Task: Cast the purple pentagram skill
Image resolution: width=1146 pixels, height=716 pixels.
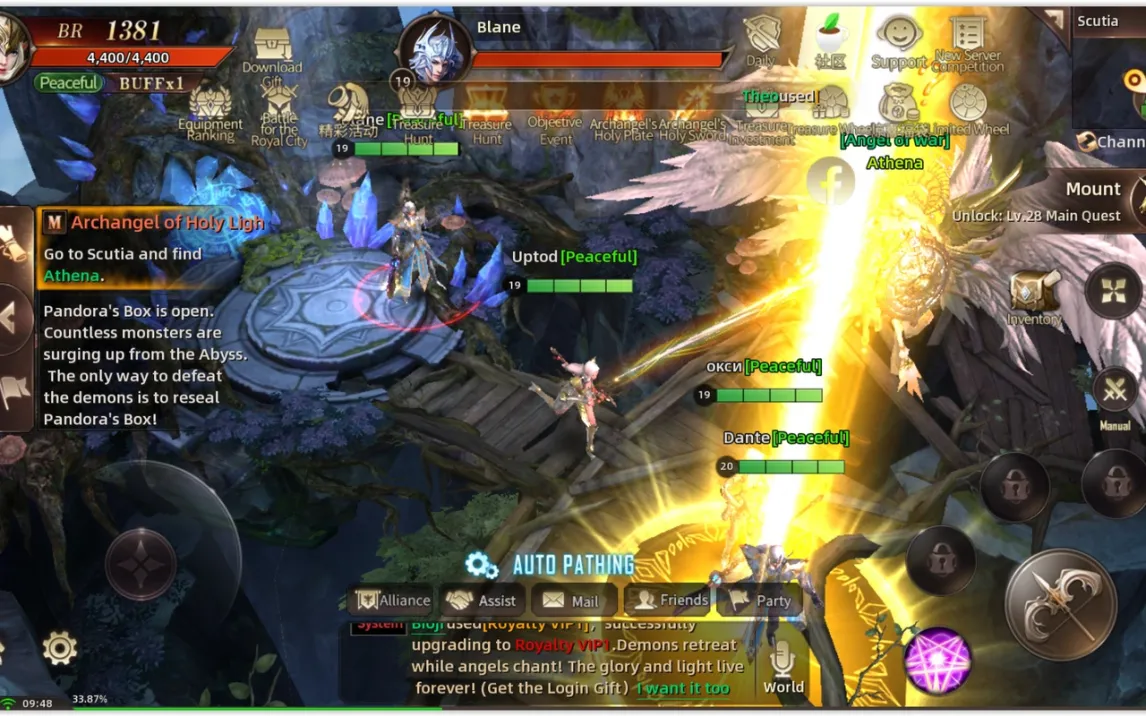Action: pyautogui.click(x=937, y=660)
